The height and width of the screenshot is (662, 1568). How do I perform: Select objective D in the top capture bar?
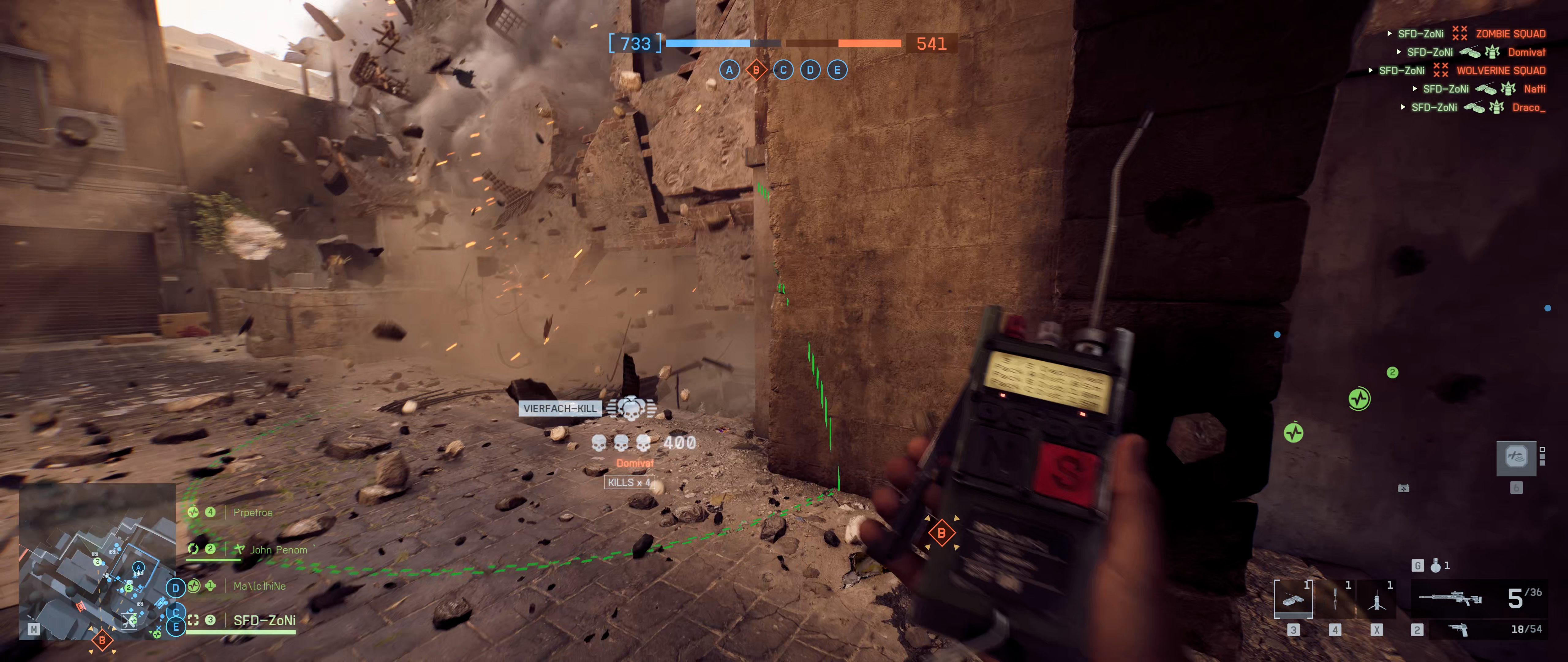click(810, 70)
